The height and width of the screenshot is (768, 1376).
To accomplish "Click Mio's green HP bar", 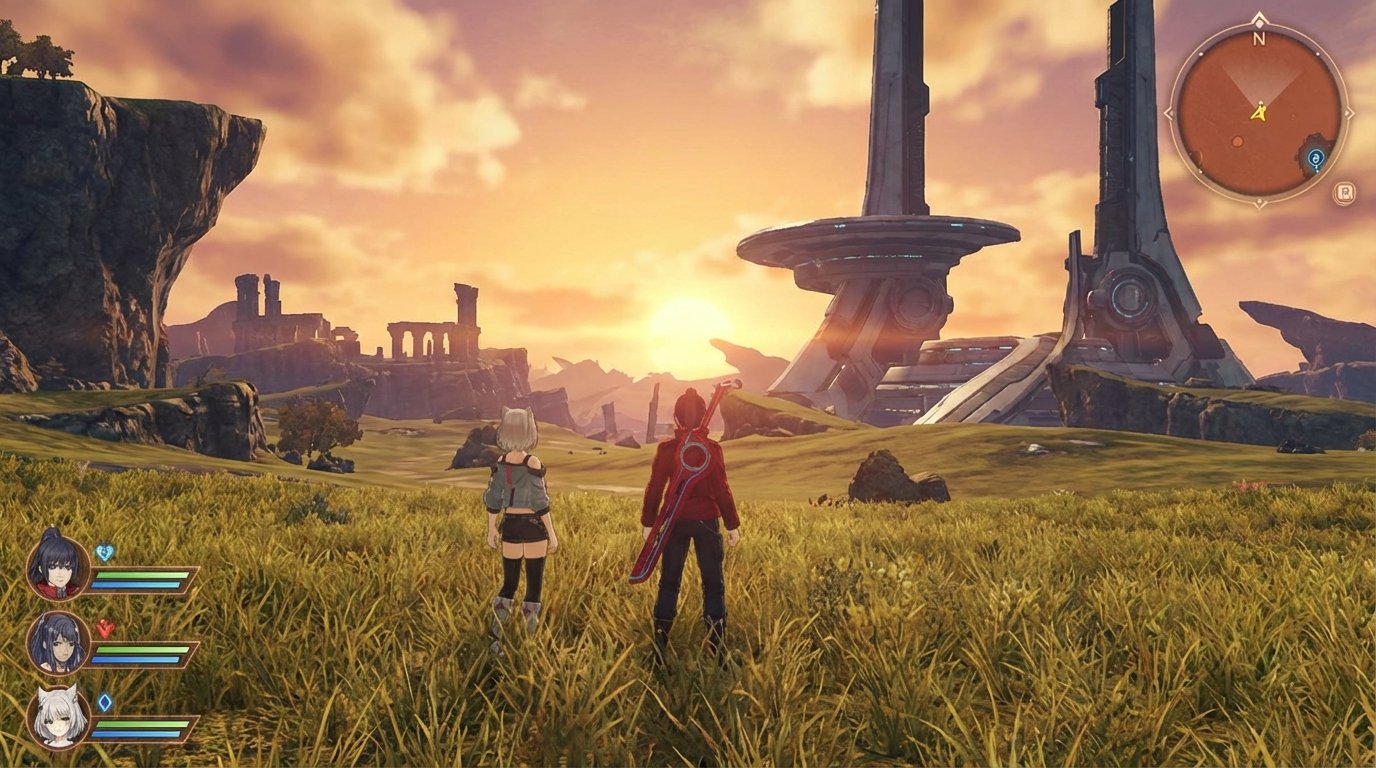I will point(140,725).
